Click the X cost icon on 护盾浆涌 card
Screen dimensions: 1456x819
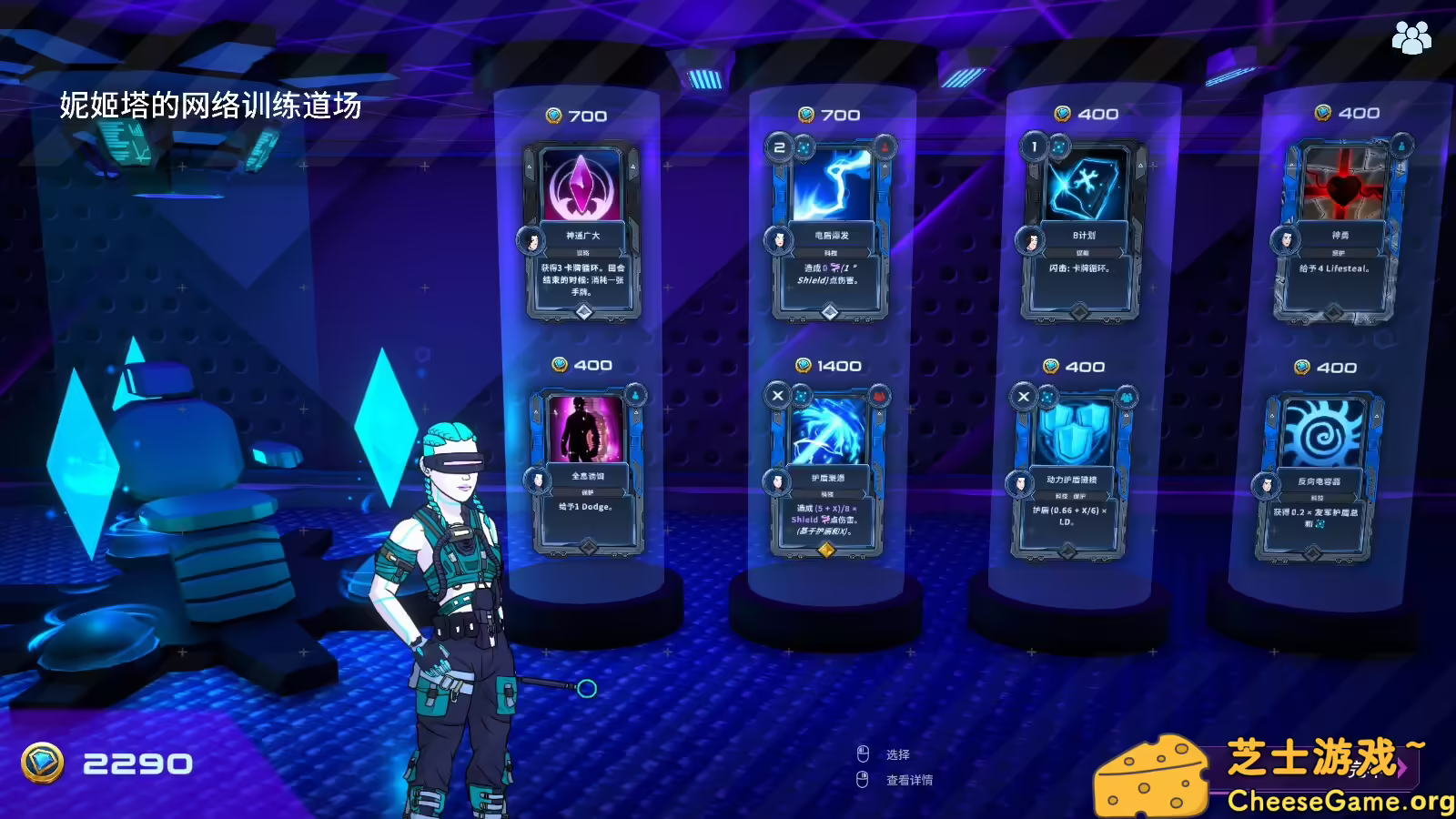click(x=776, y=395)
